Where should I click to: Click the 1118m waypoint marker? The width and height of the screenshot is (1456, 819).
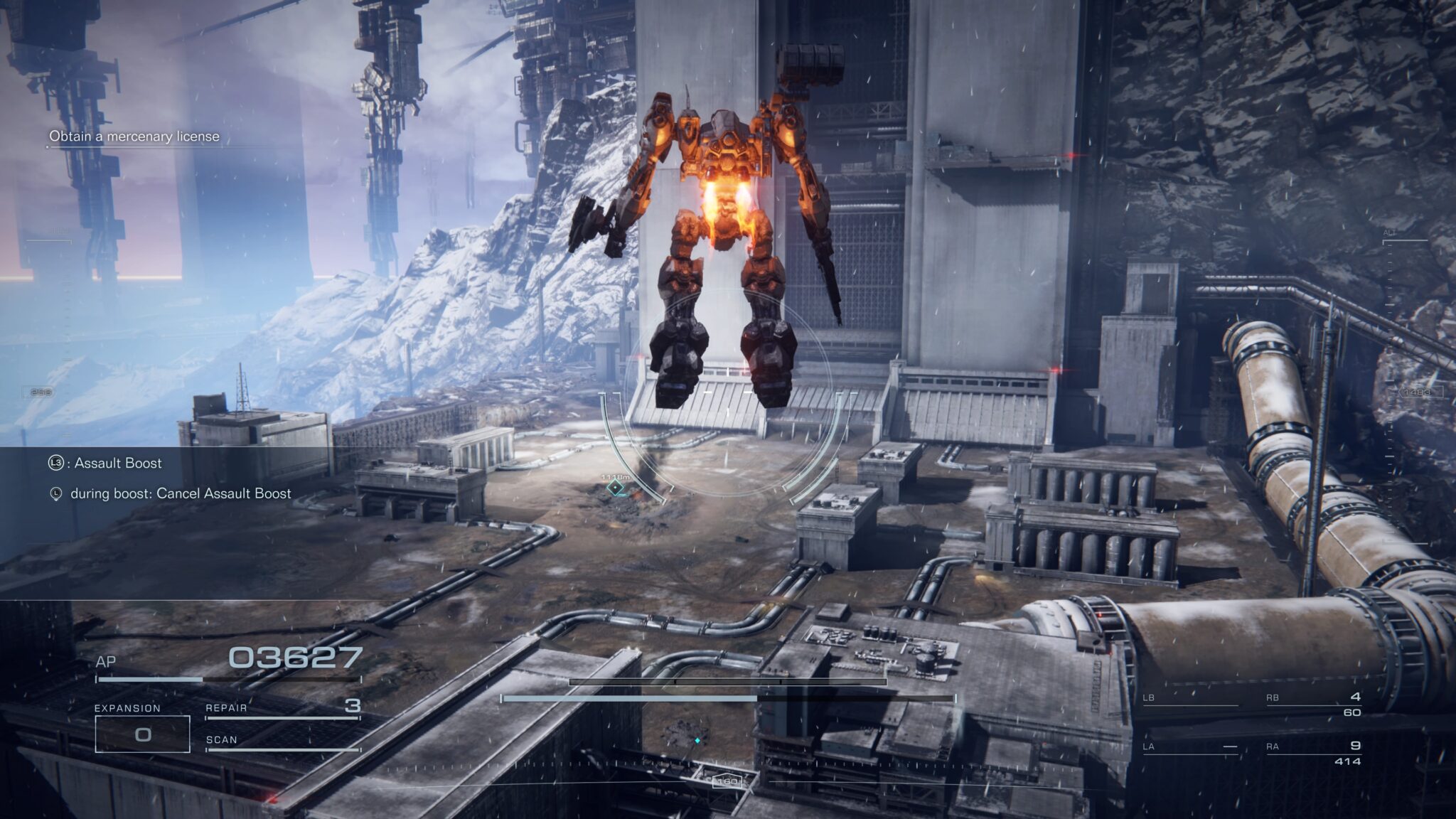click(614, 487)
